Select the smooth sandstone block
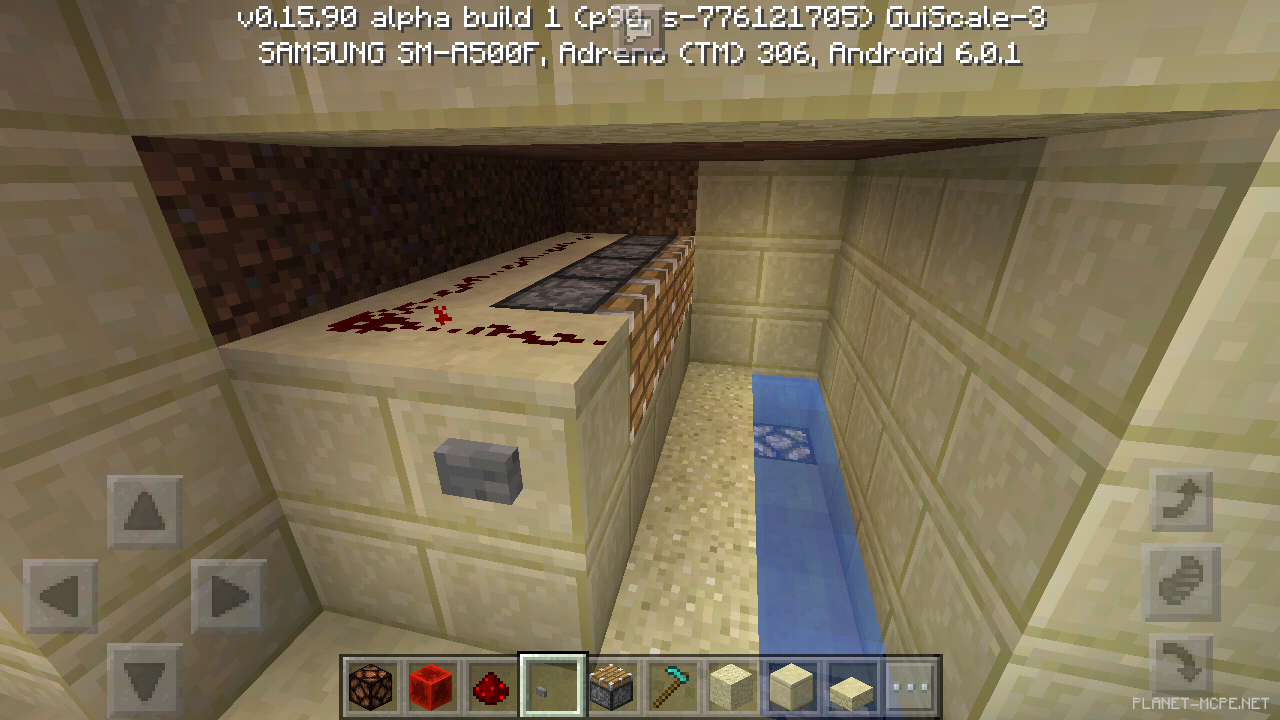 [791, 685]
